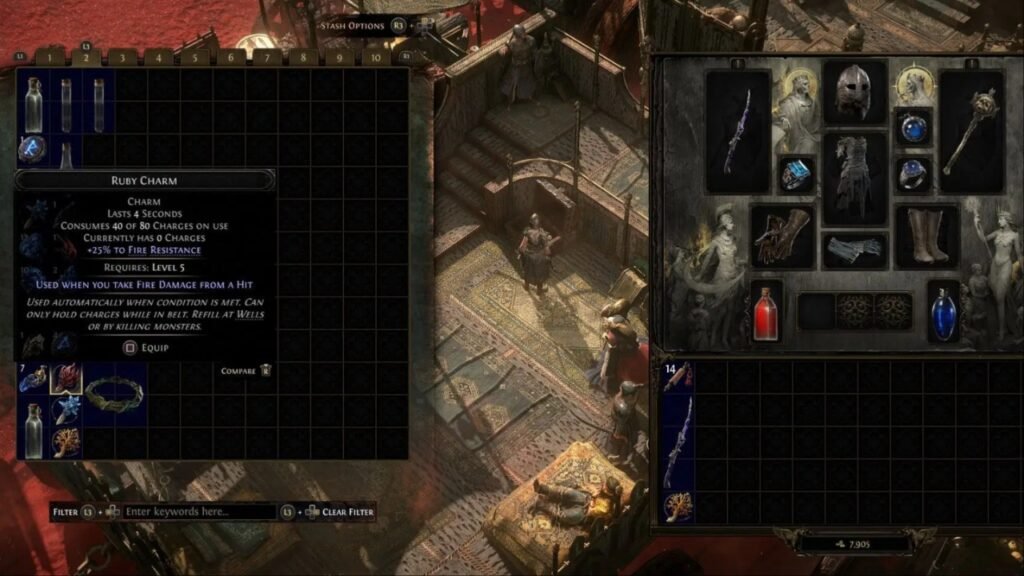Viewport: 1024px width, 576px height.
Task: Click the equipped staff in the main-hand slot
Action: click(738, 131)
